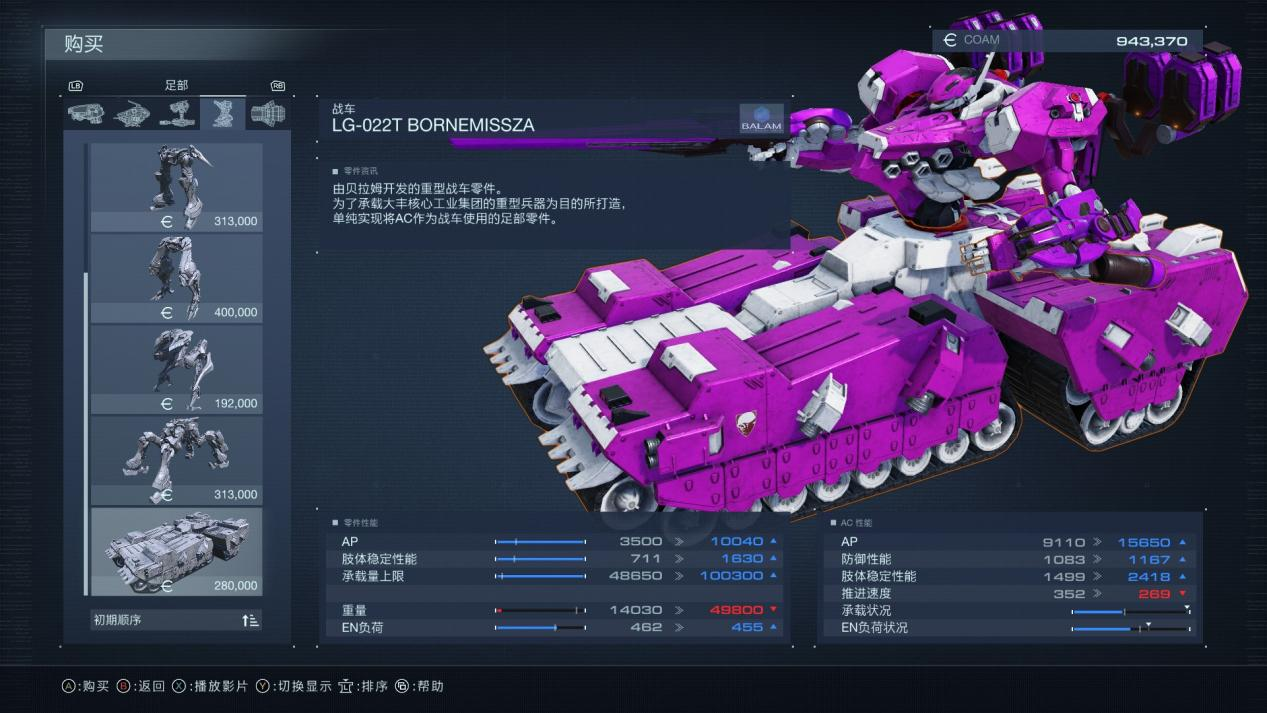The width and height of the screenshot is (1267, 713).
Task: Click the parts list scrollbar
Action: 86,400
